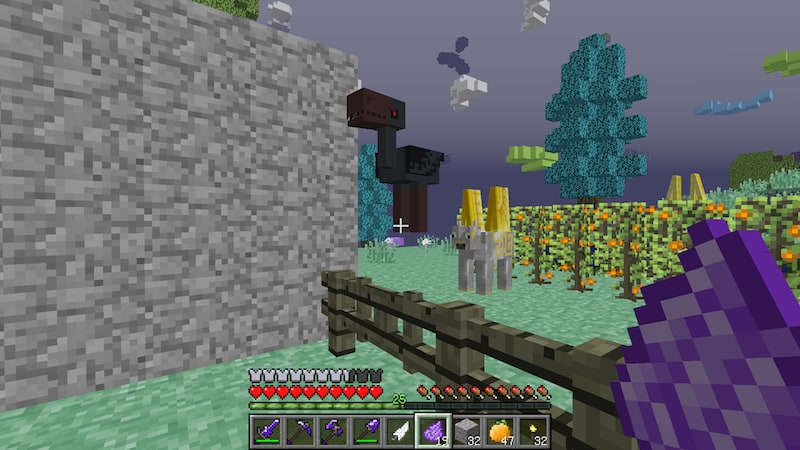Select the small yellow item stack
800x450 pixels.
(x=532, y=430)
